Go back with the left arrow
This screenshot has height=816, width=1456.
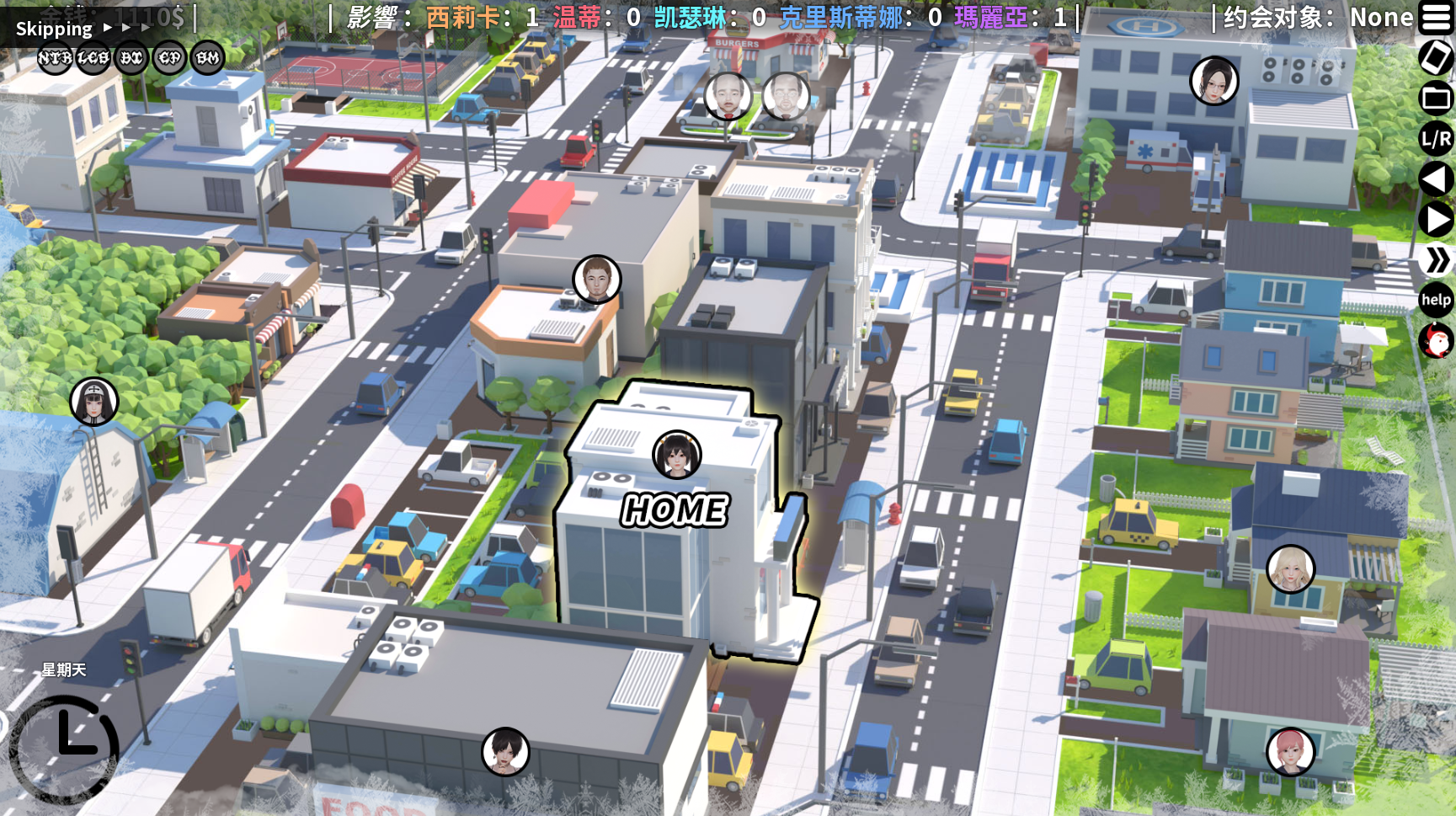click(x=1436, y=179)
